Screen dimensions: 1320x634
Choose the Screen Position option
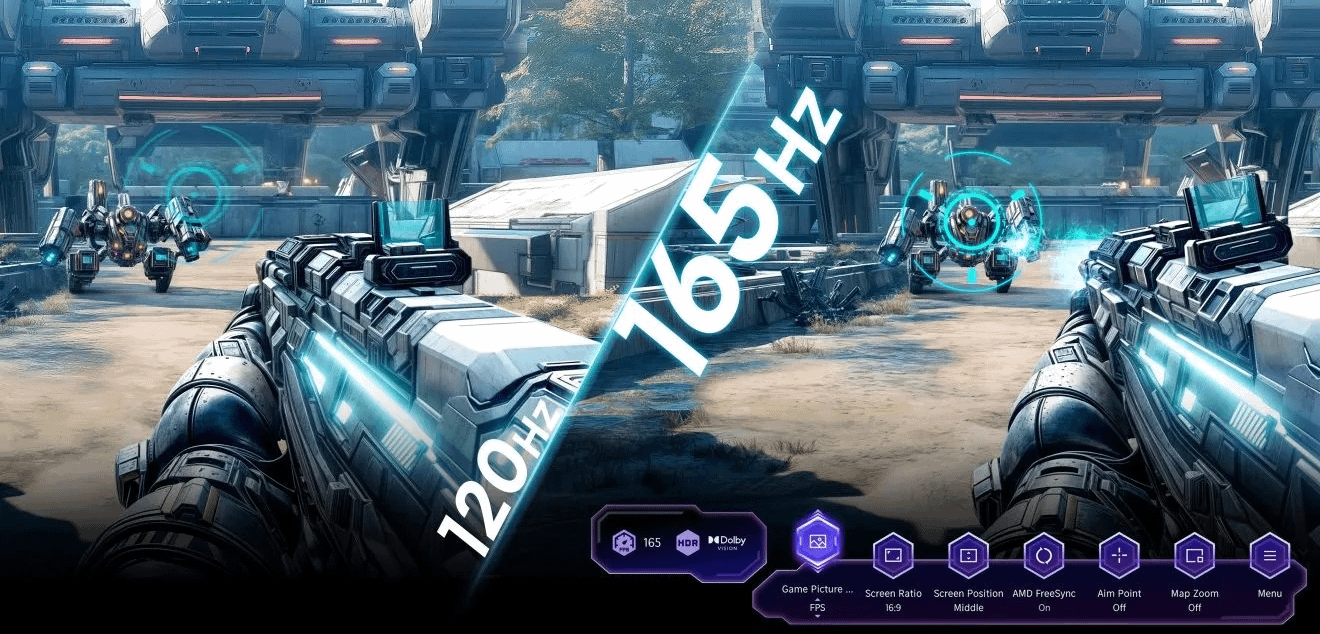968,555
